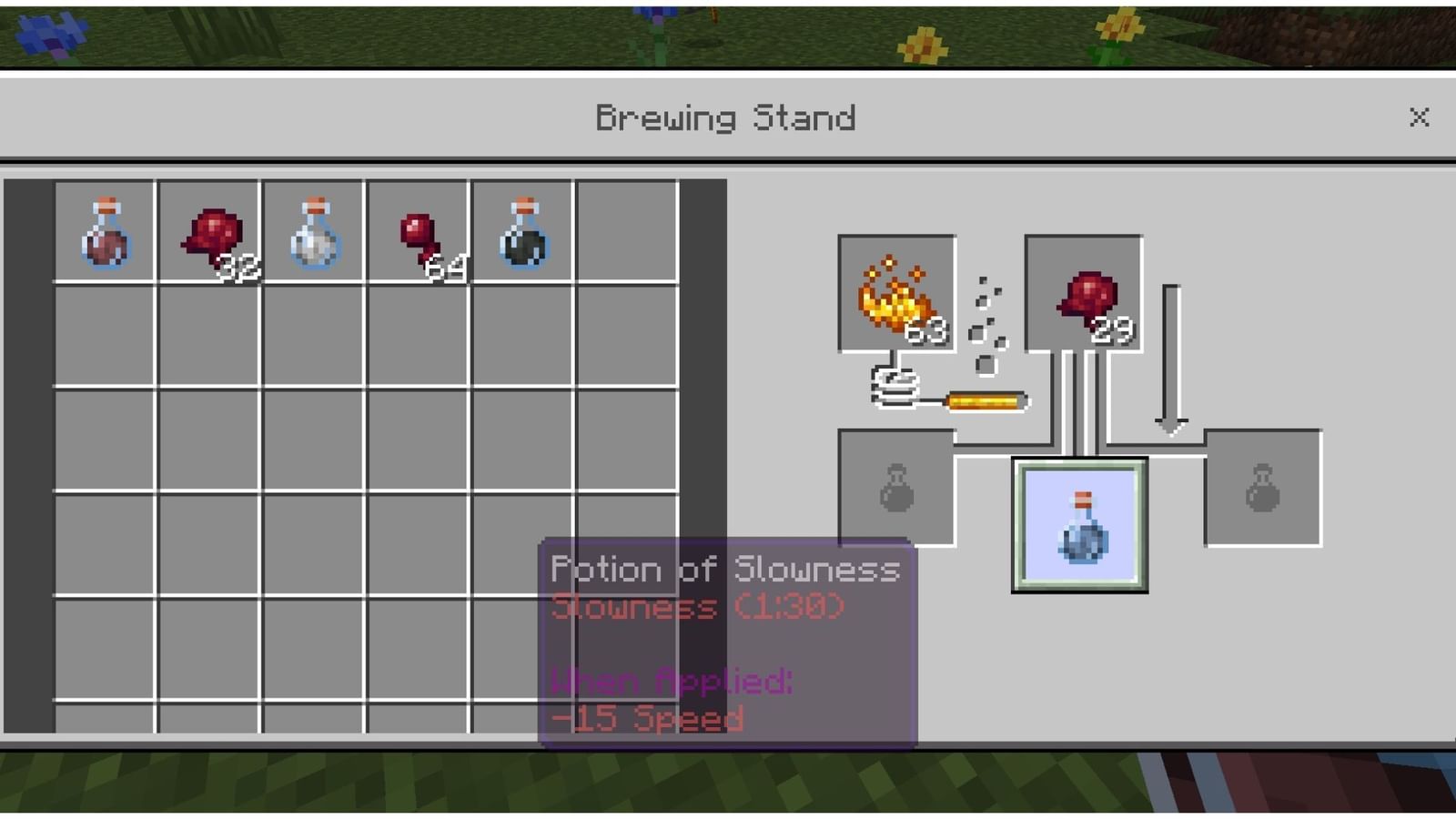Select the blaze powder fuel stack
Viewport: 1456px width, 819px height.
tap(896, 291)
